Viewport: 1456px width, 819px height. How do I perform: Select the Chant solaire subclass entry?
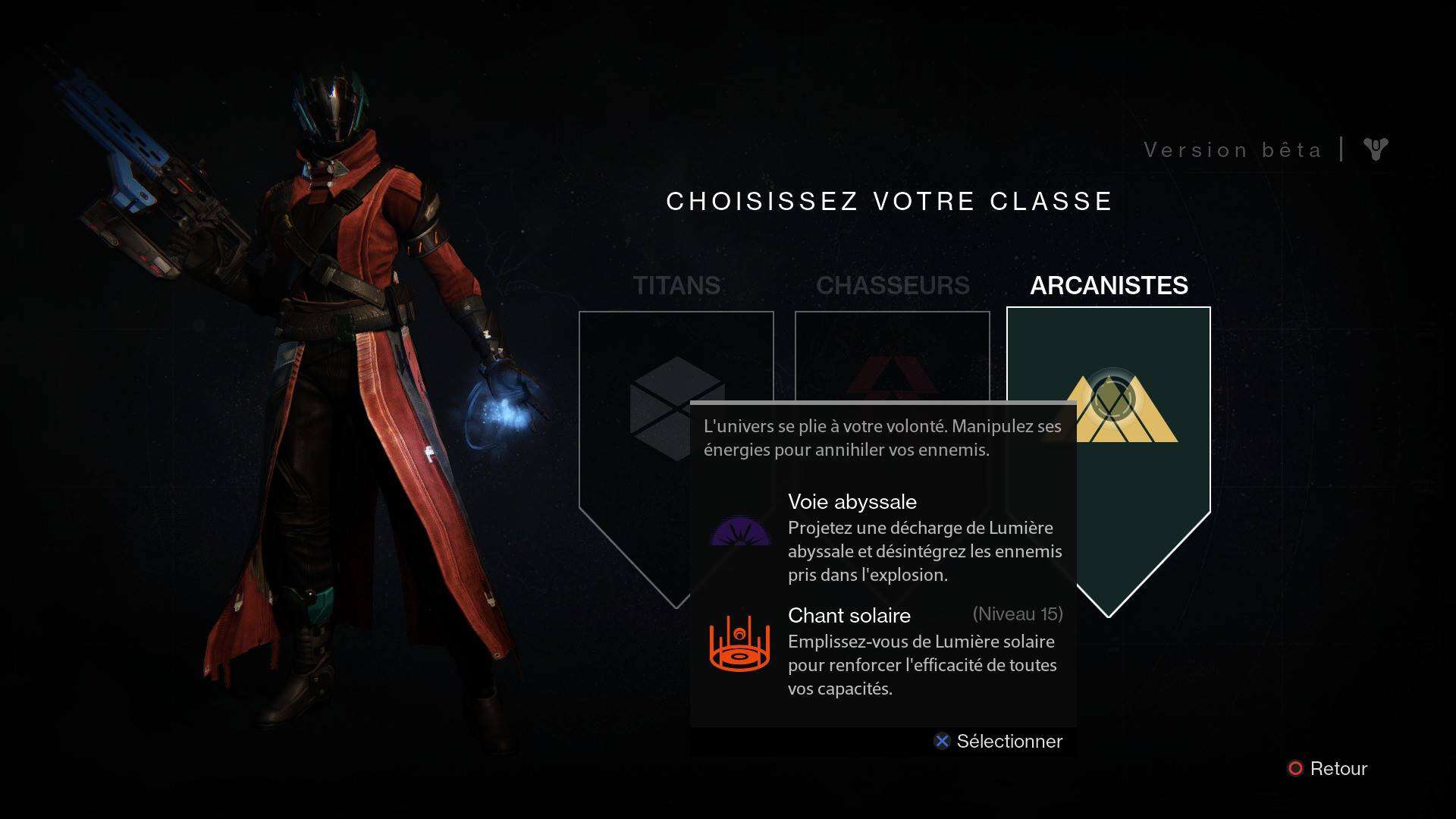pyautogui.click(x=884, y=651)
